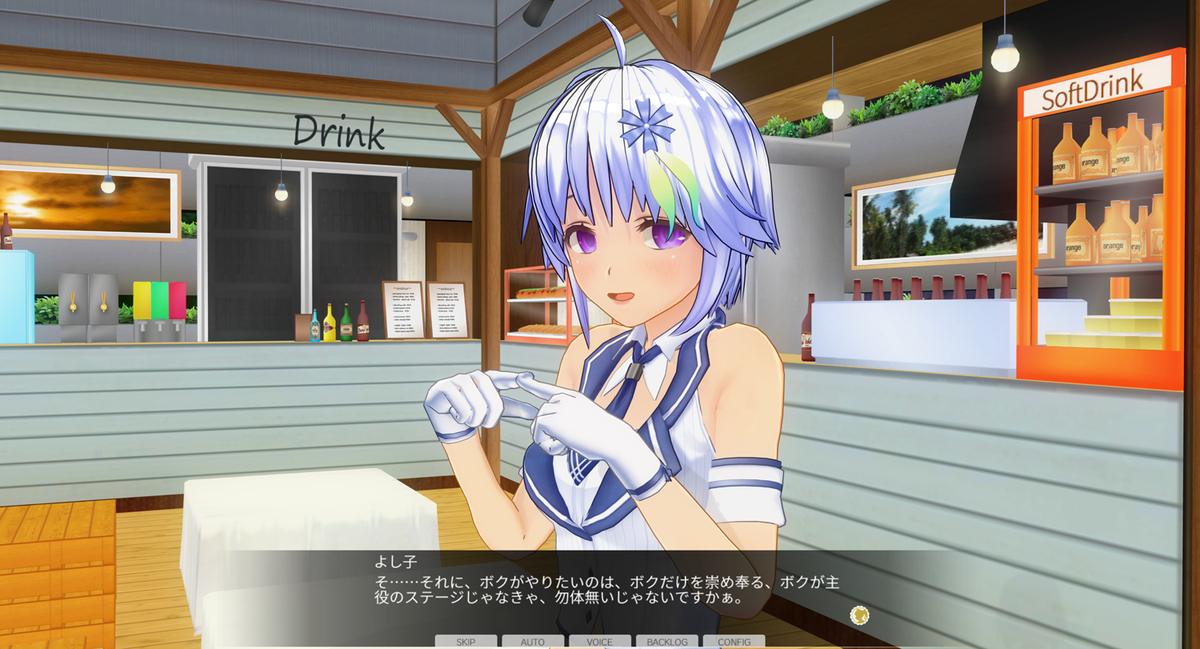
Task: Enable AUTO text advance
Action: click(533, 641)
